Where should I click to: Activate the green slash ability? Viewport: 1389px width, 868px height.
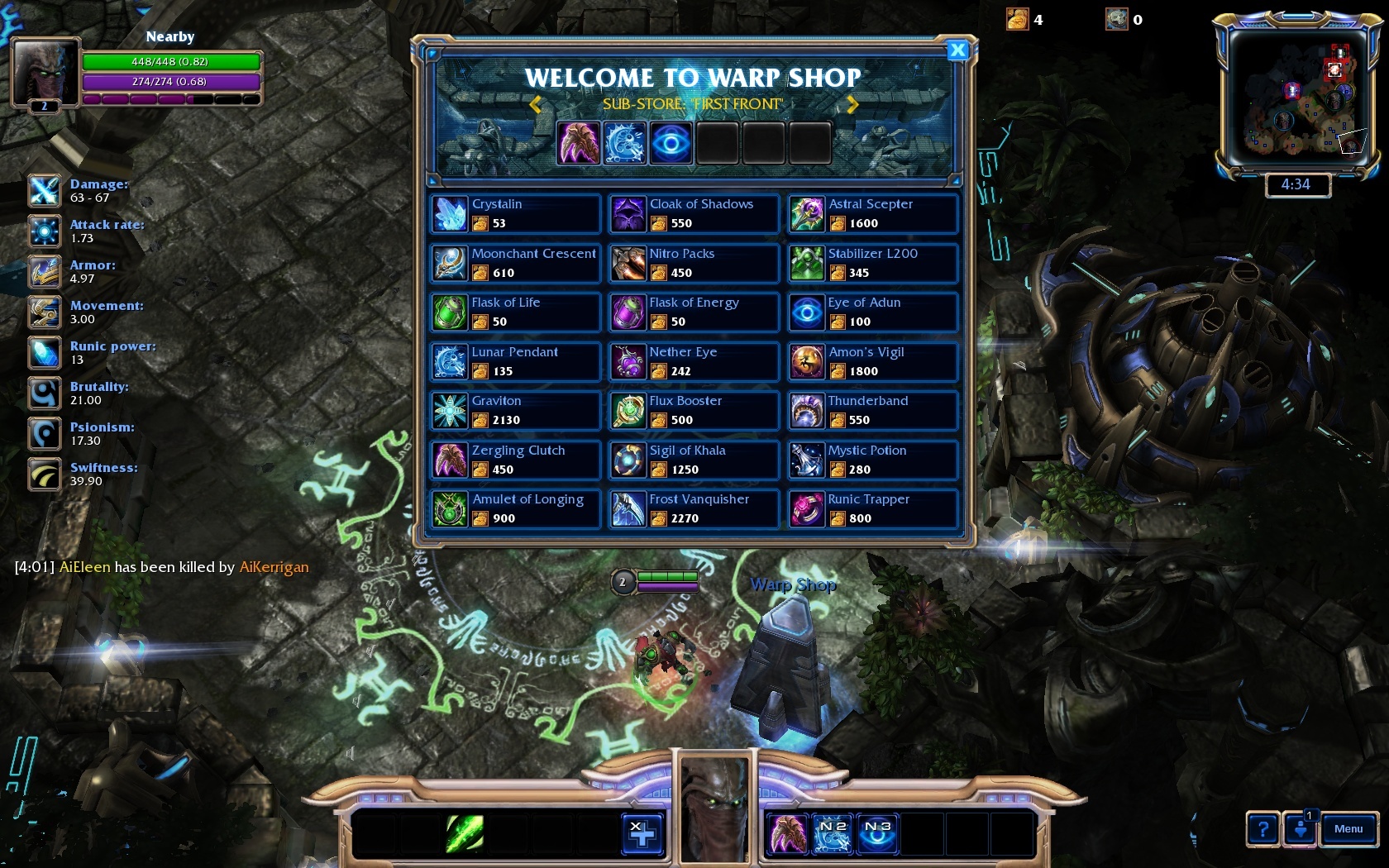[x=465, y=833]
